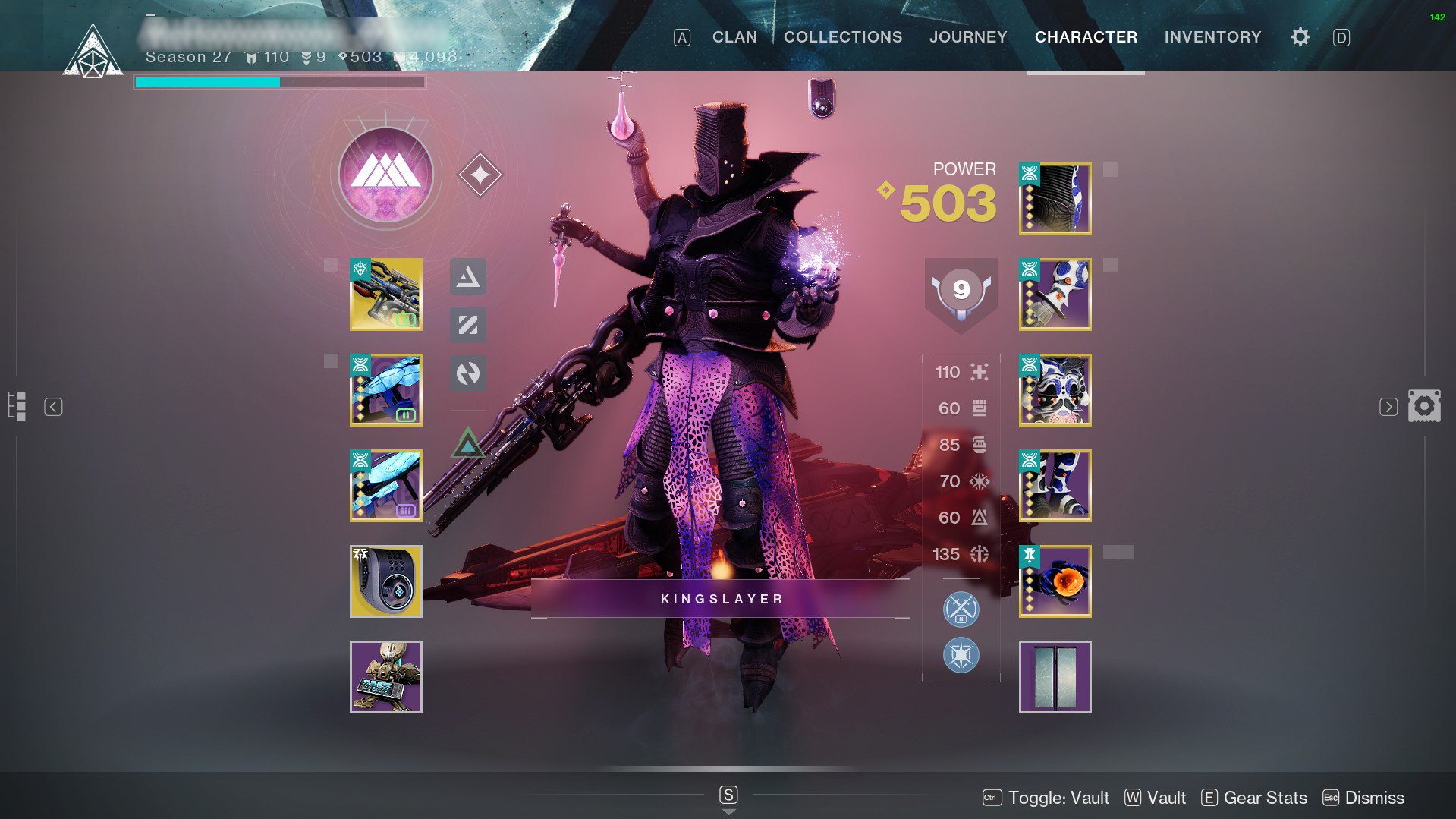This screenshot has height=819, width=1456.
Task: Select the leg armor slot
Action: tap(1055, 486)
